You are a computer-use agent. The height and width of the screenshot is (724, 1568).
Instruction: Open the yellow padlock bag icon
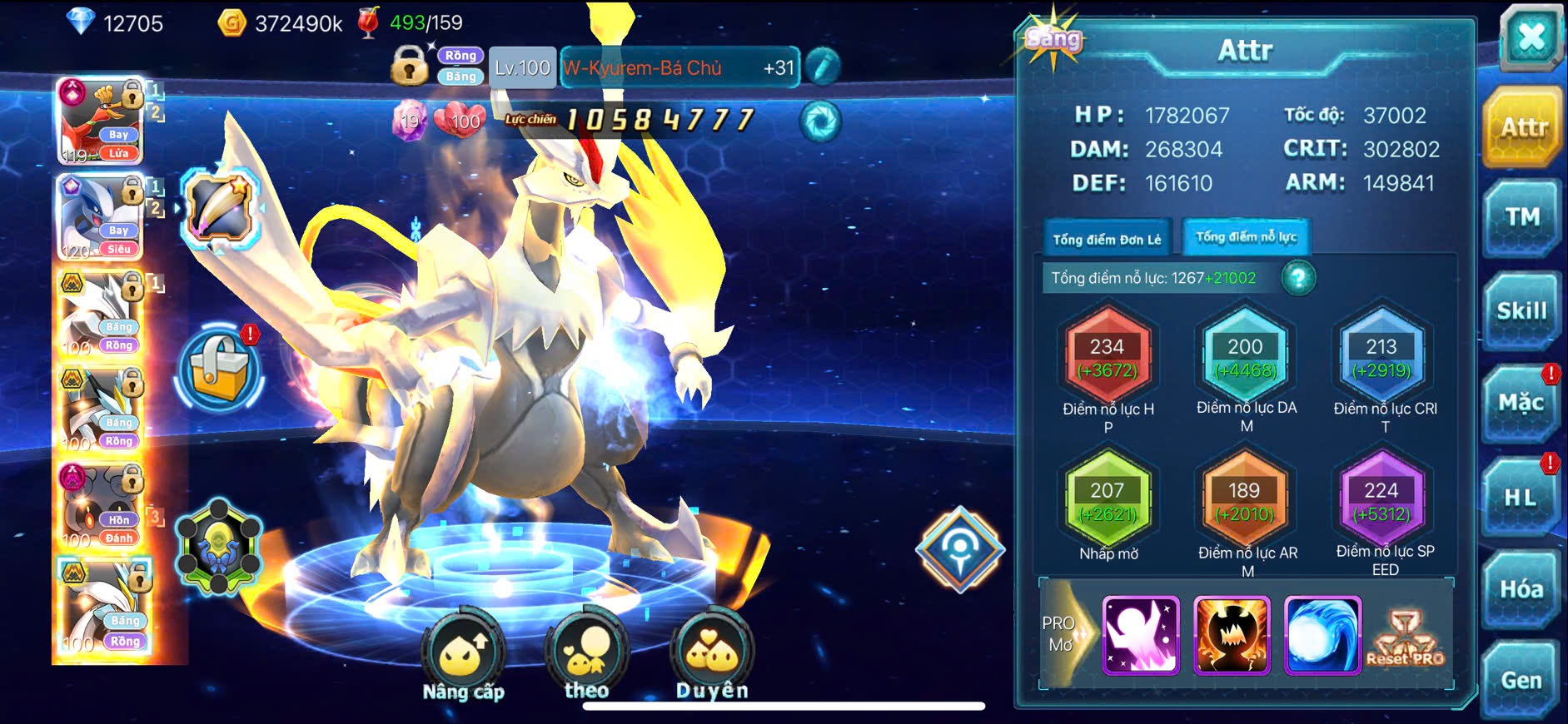coord(220,370)
